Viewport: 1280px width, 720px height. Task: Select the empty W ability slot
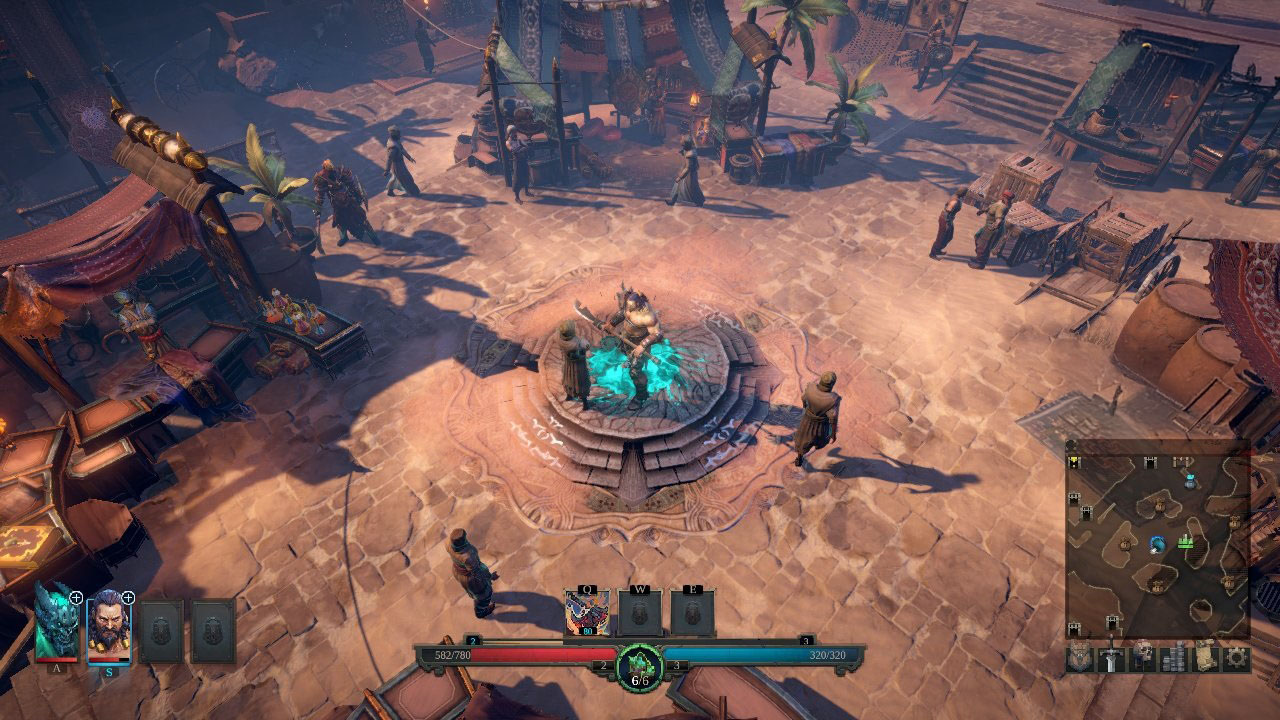(x=639, y=612)
